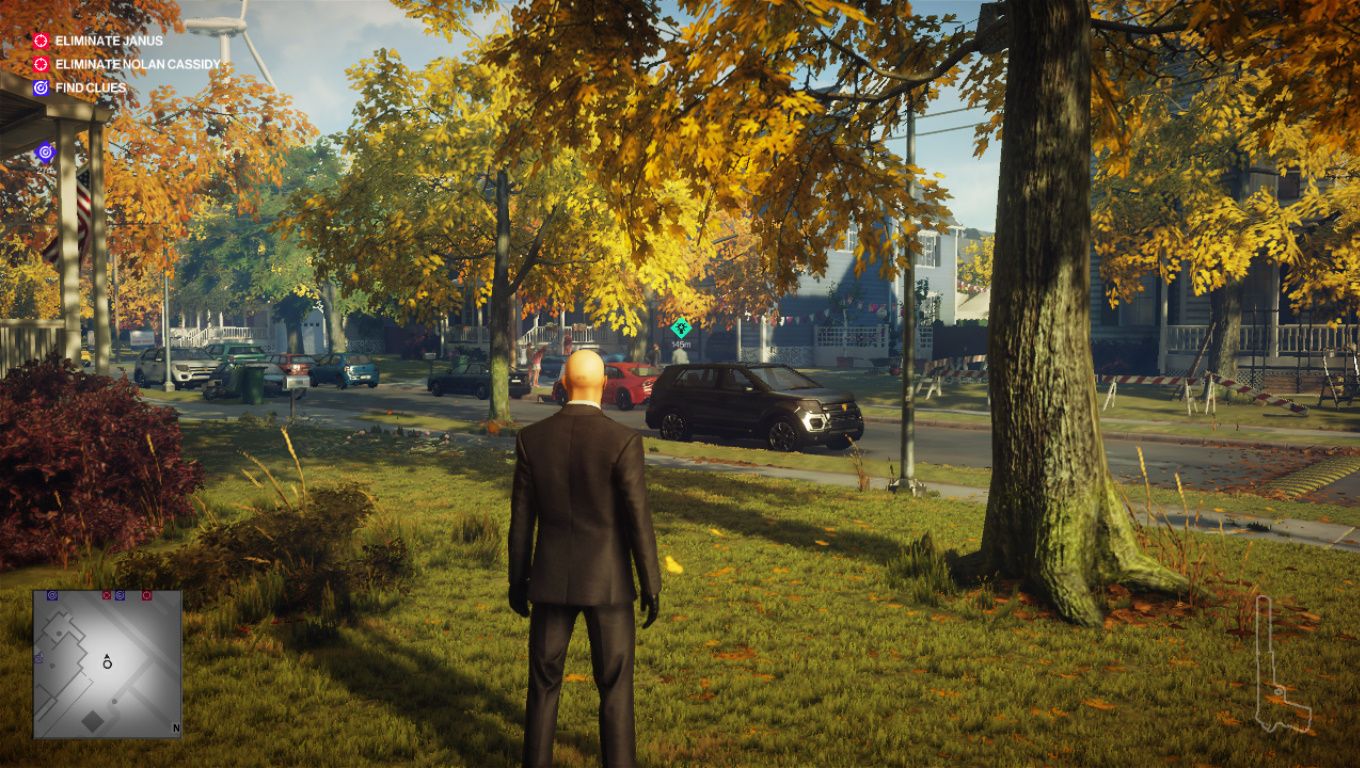Select the Find Clues objective icon
This screenshot has height=768, width=1360.
click(41, 87)
